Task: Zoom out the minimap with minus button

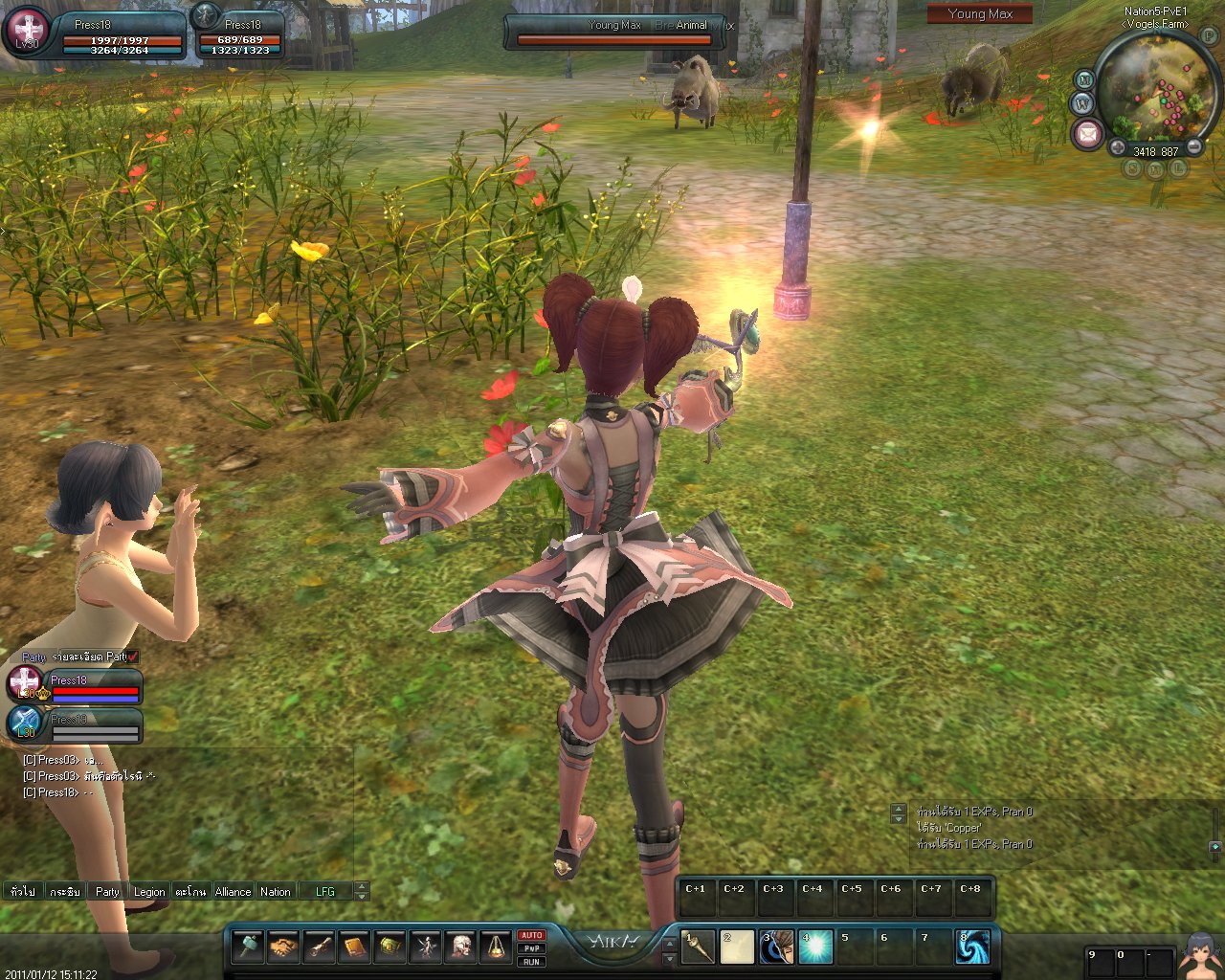Action: (x=1195, y=148)
